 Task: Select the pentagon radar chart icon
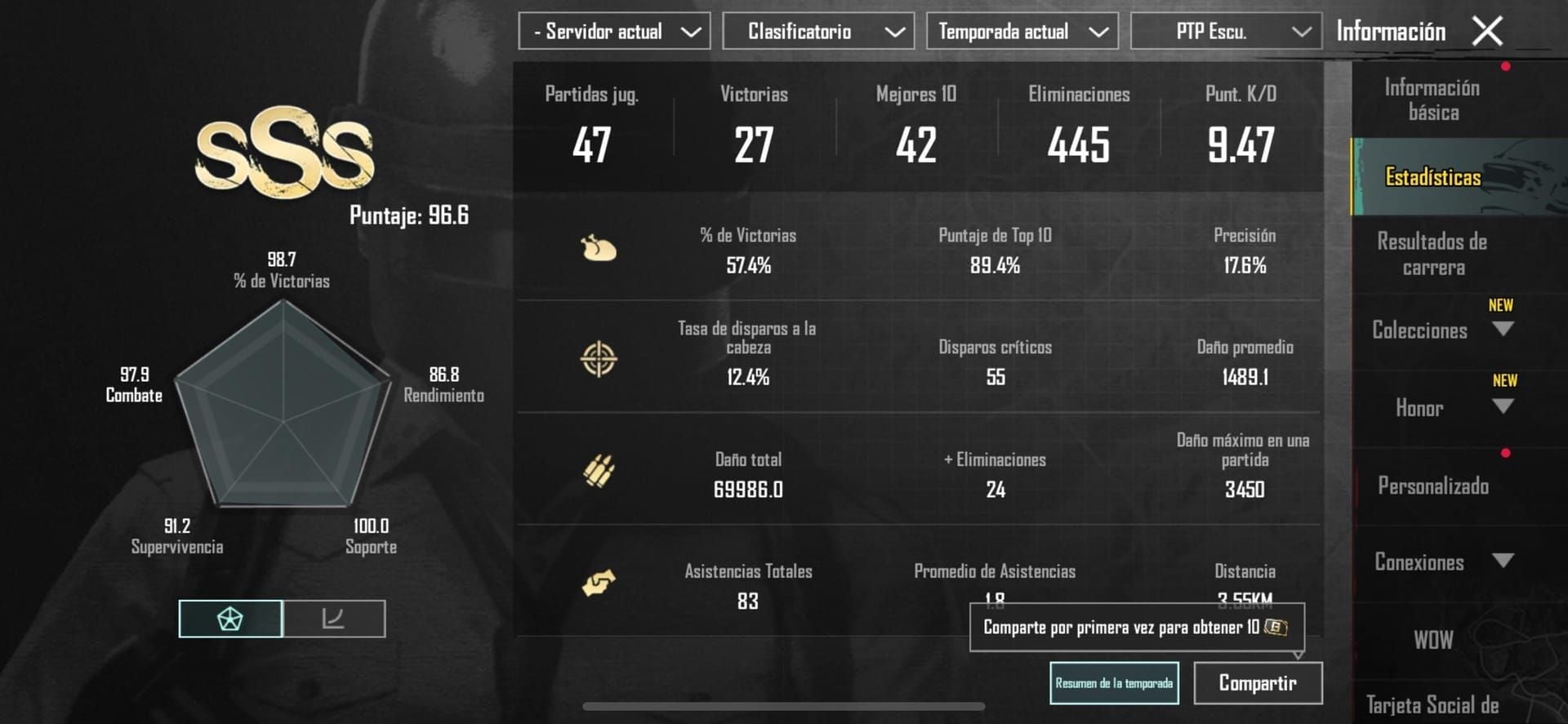pyautogui.click(x=231, y=619)
